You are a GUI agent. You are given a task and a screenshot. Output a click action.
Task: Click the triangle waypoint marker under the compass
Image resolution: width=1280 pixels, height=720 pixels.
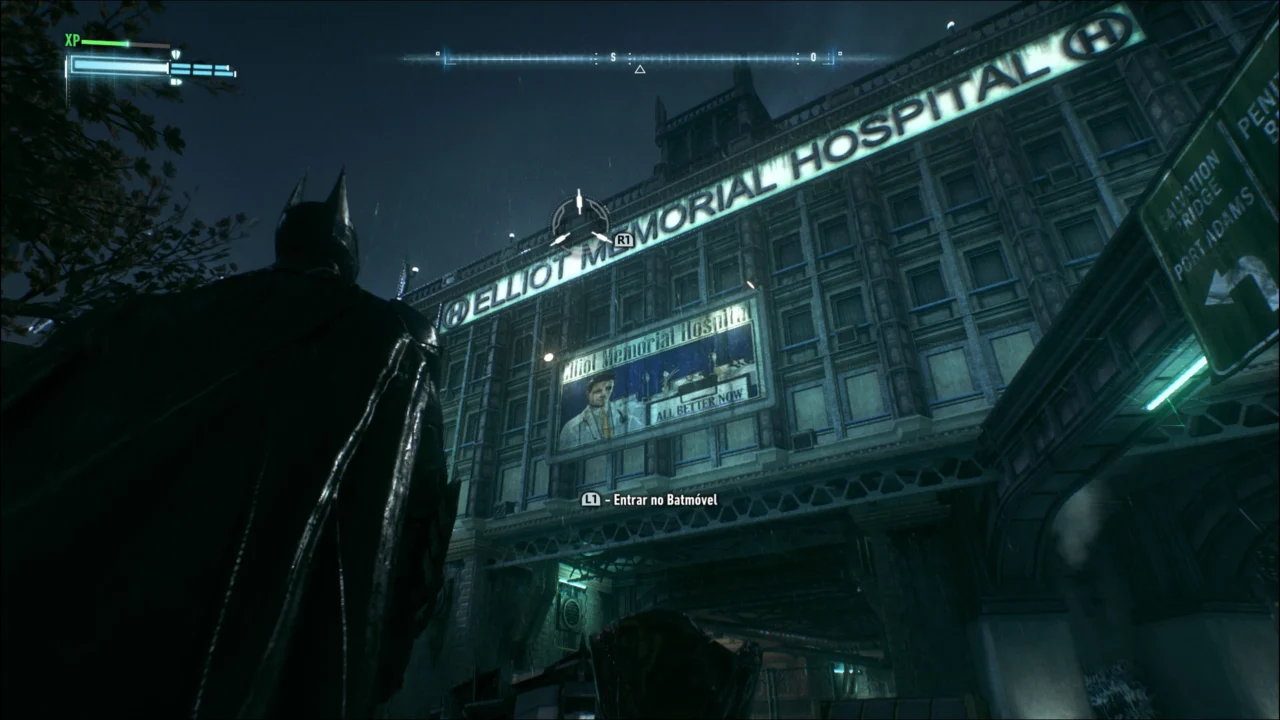pos(639,69)
